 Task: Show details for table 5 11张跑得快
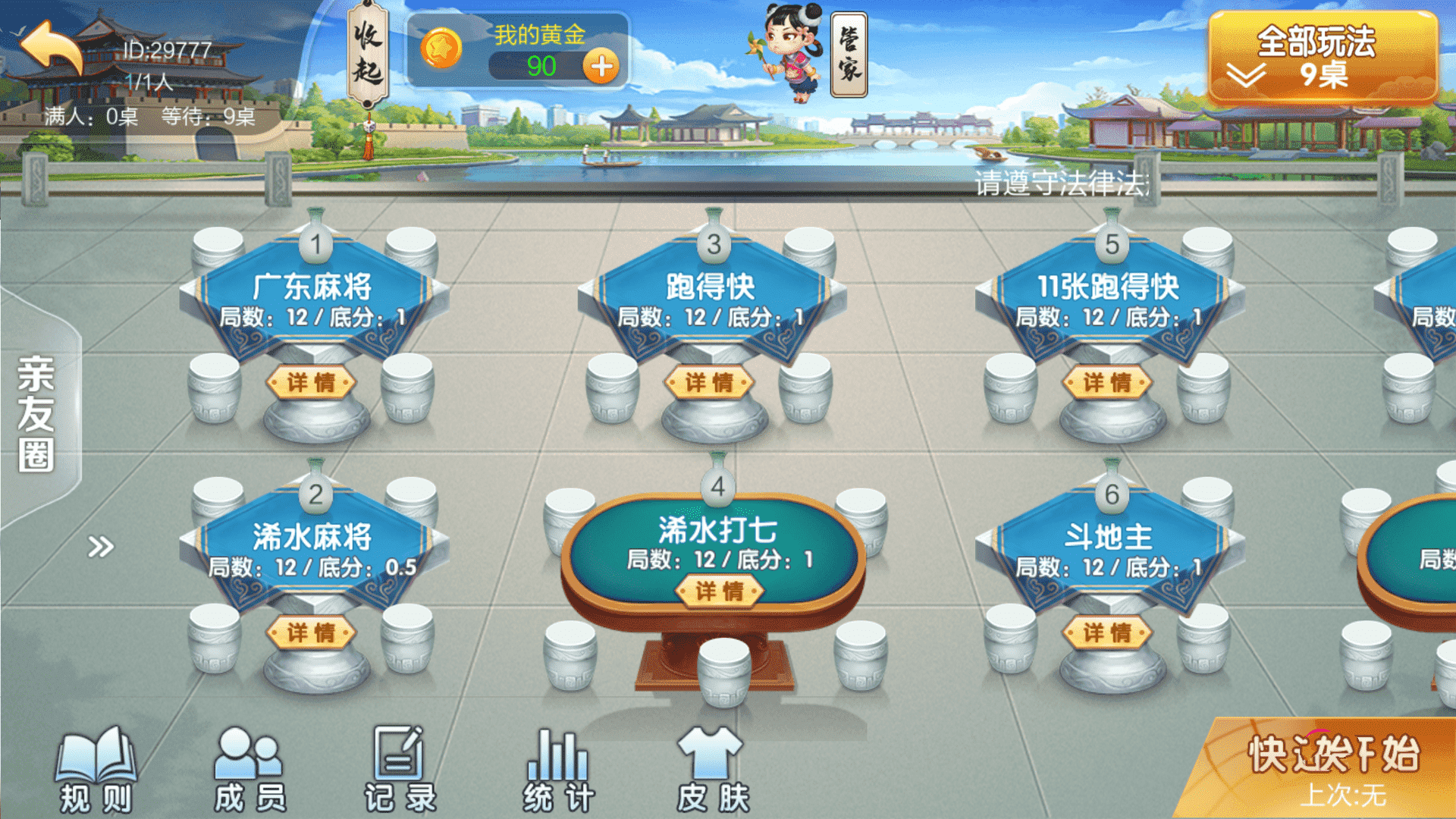coord(1107,382)
